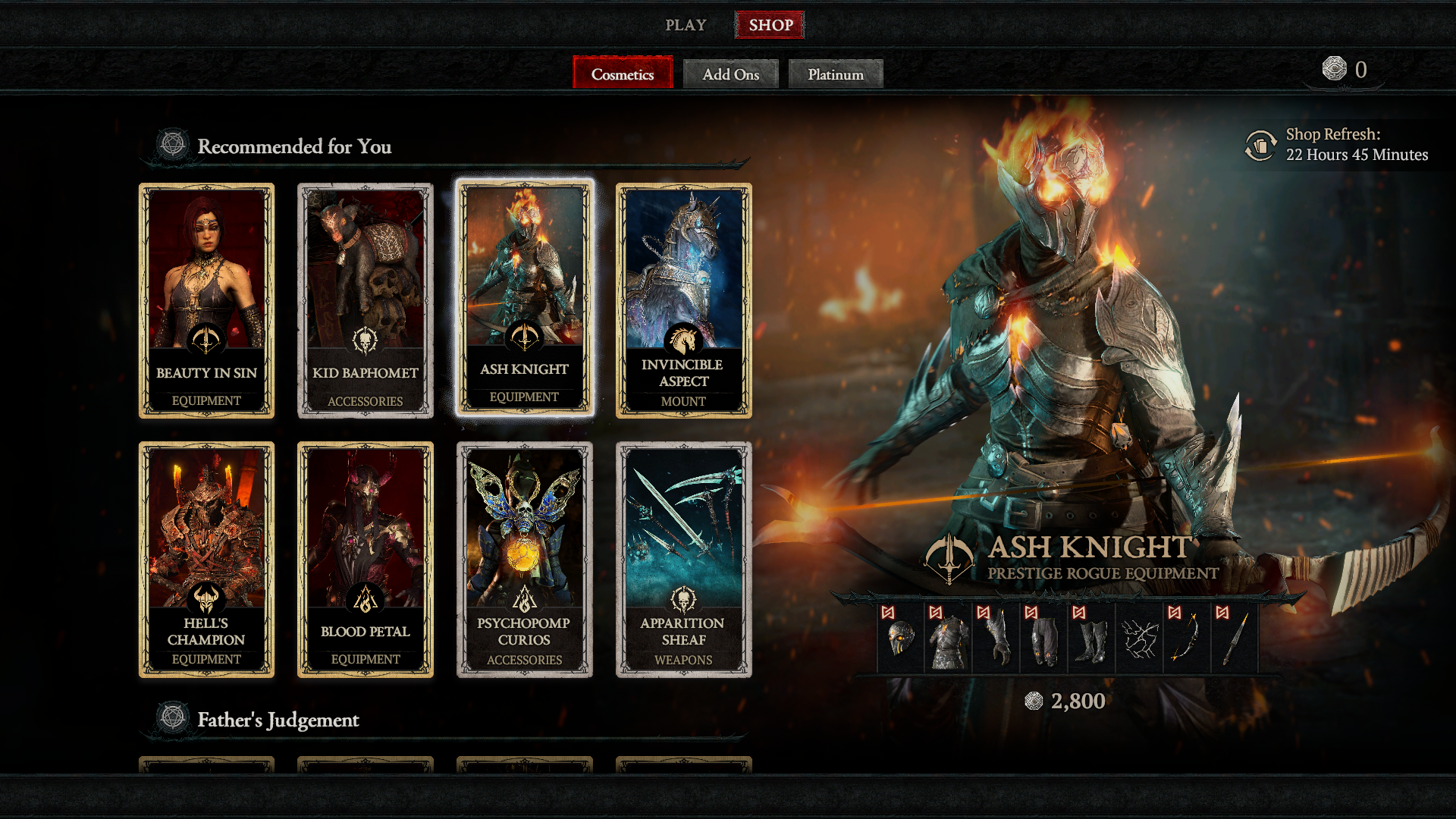Click the boots icon in the equipment strip

pyautogui.click(x=1093, y=641)
